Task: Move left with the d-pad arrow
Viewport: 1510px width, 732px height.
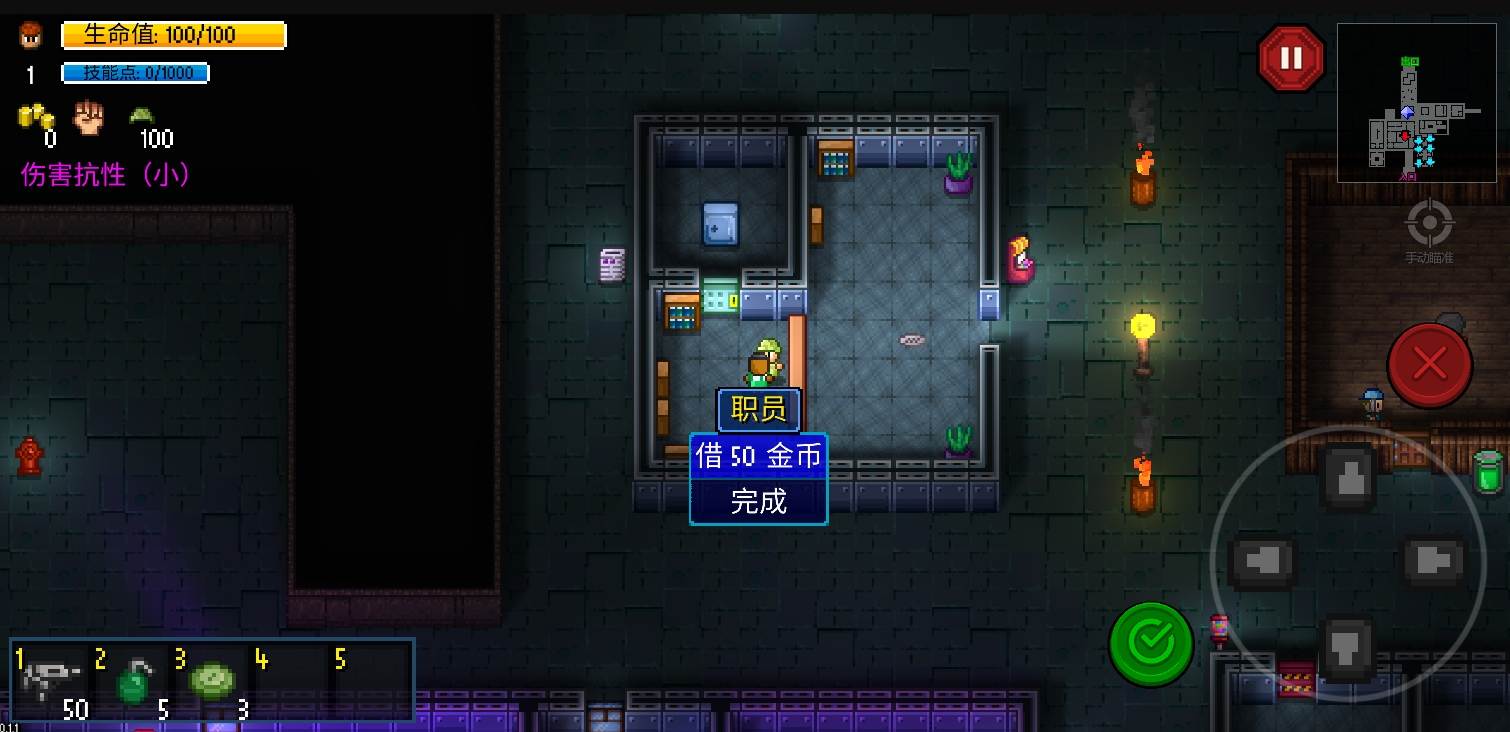Action: coord(1262,561)
